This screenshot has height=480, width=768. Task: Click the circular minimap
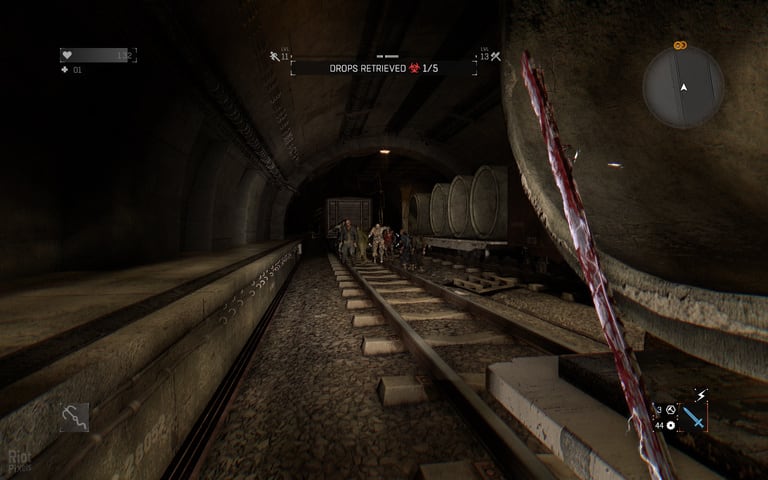[x=684, y=87]
